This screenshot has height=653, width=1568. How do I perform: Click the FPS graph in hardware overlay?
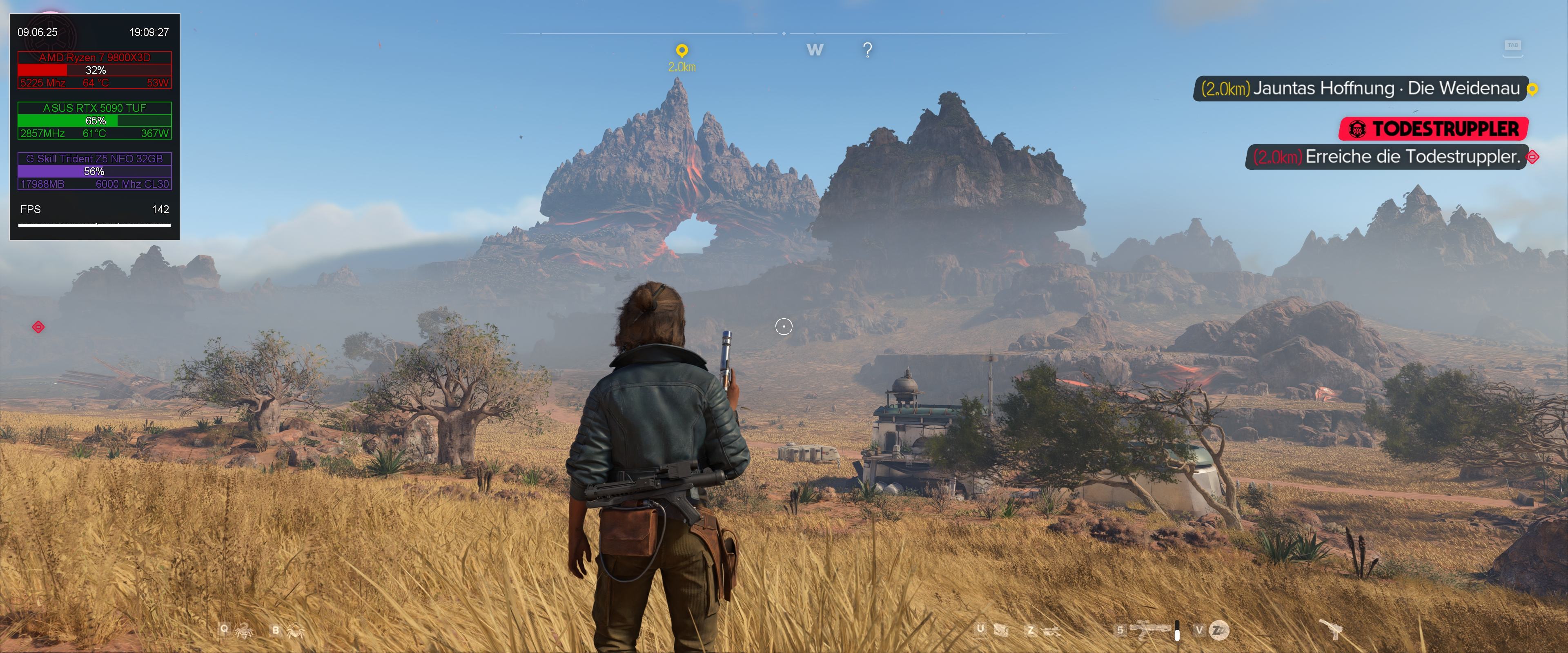(94, 224)
